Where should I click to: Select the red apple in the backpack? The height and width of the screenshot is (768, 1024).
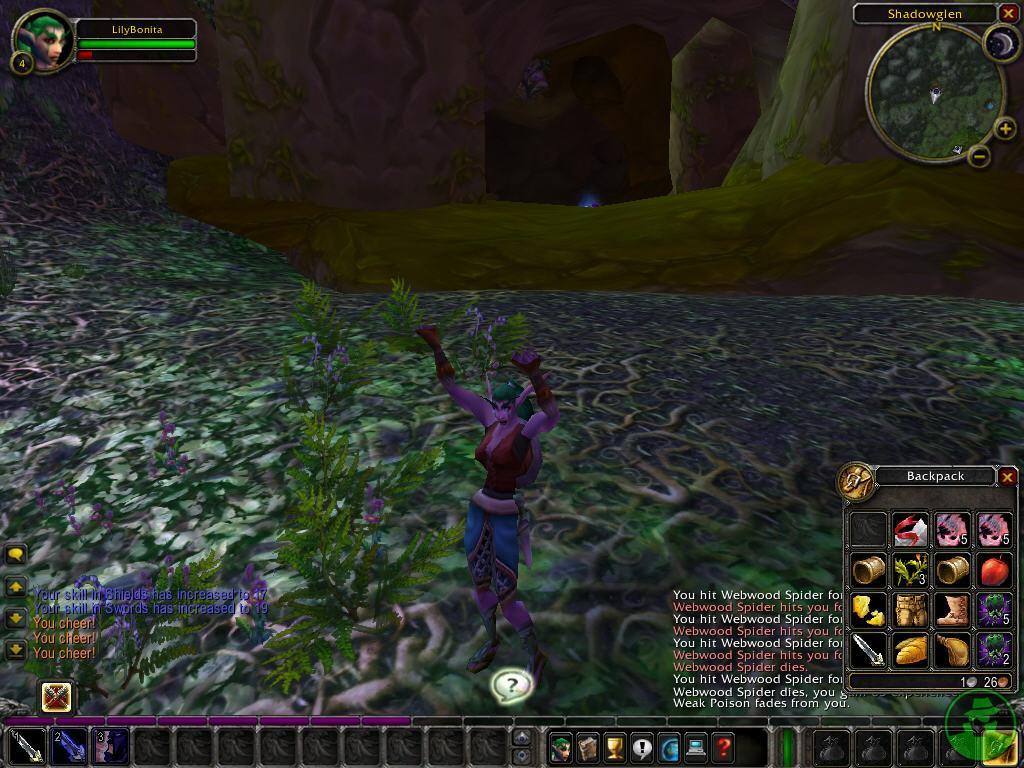994,570
